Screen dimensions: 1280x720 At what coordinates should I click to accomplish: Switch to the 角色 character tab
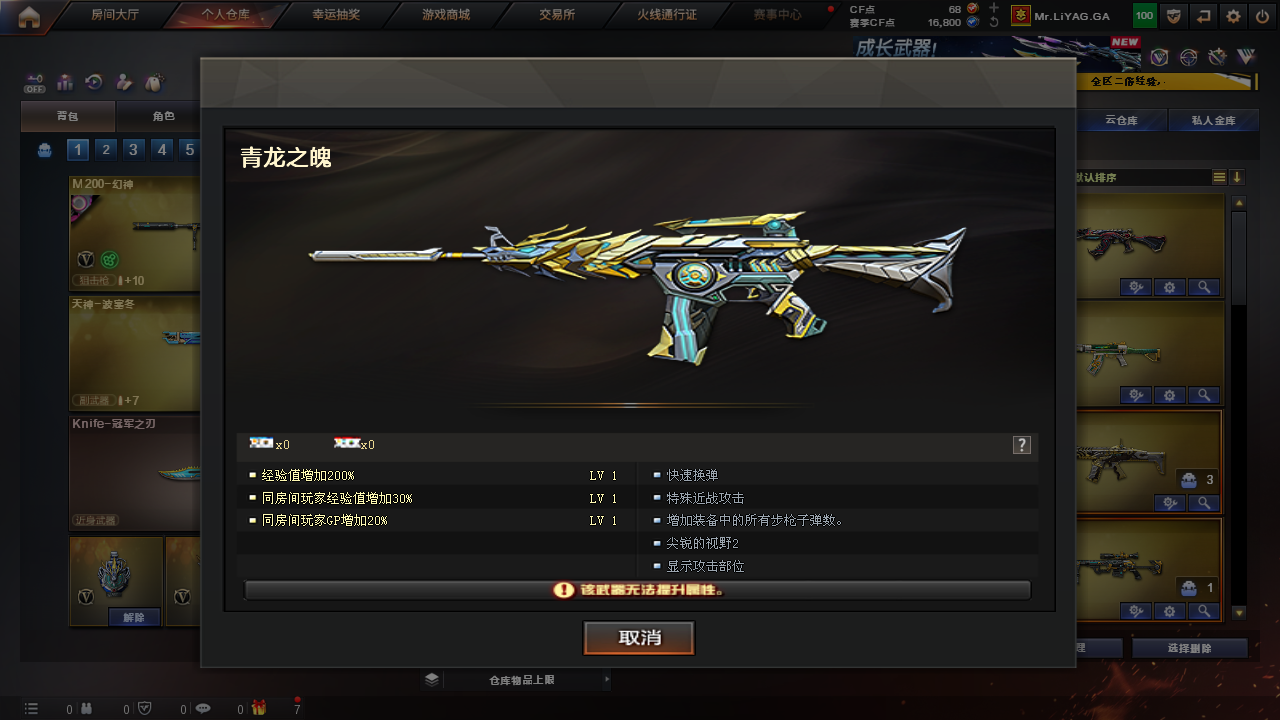(x=163, y=117)
